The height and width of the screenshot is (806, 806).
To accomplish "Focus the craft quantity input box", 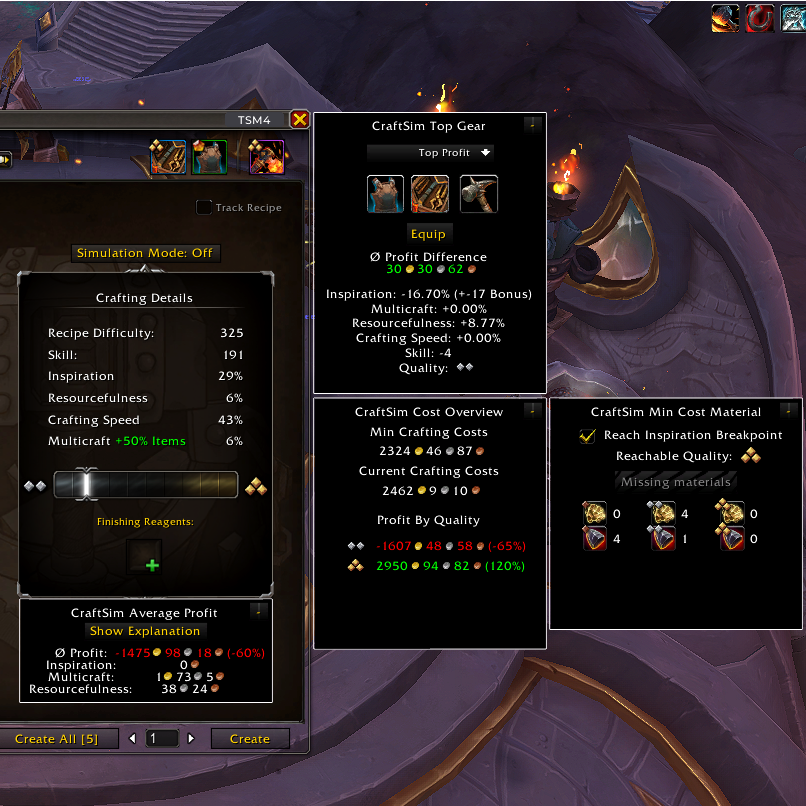I will click(x=161, y=739).
